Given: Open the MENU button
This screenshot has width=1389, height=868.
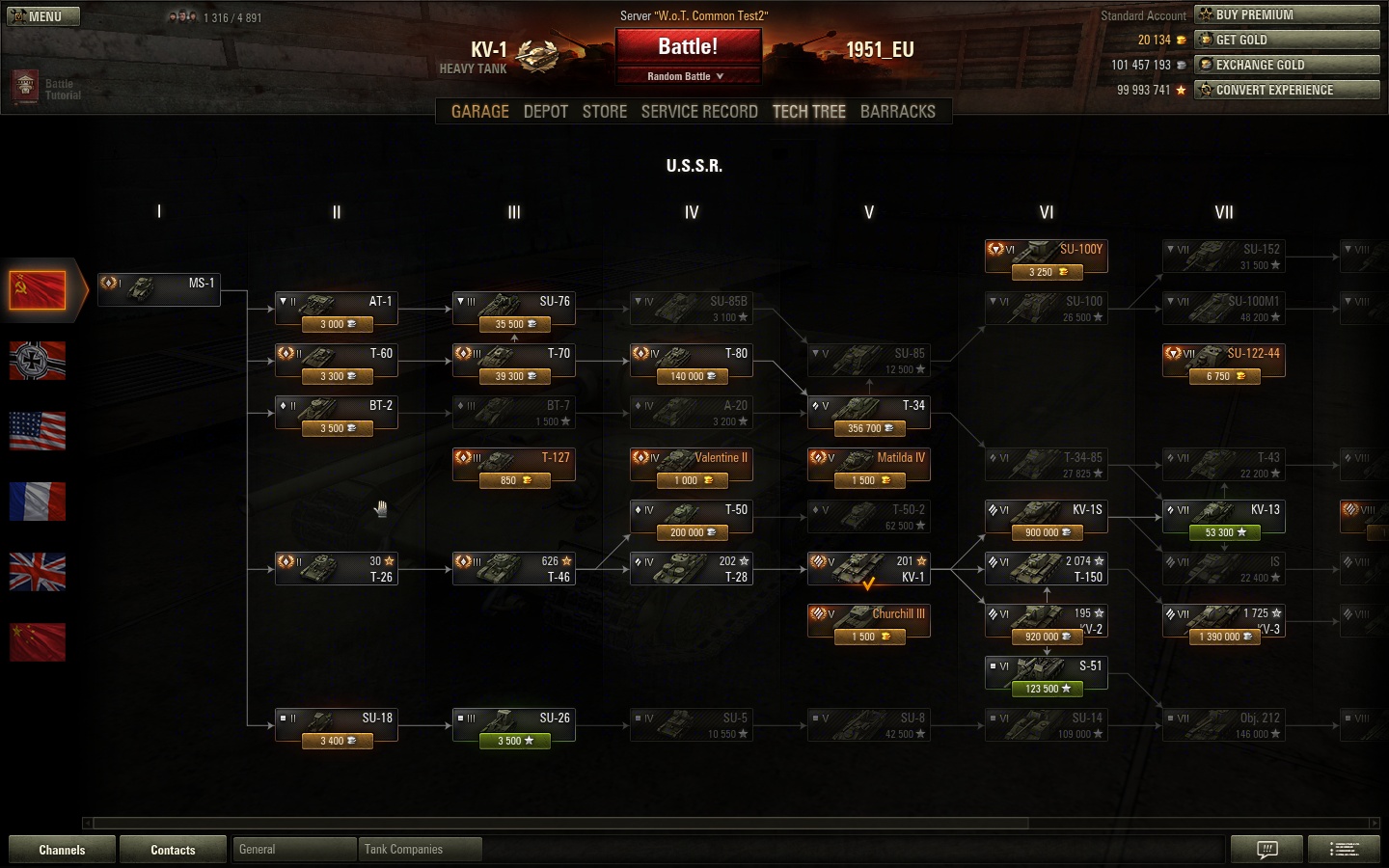Looking at the screenshot, I should [43, 16].
